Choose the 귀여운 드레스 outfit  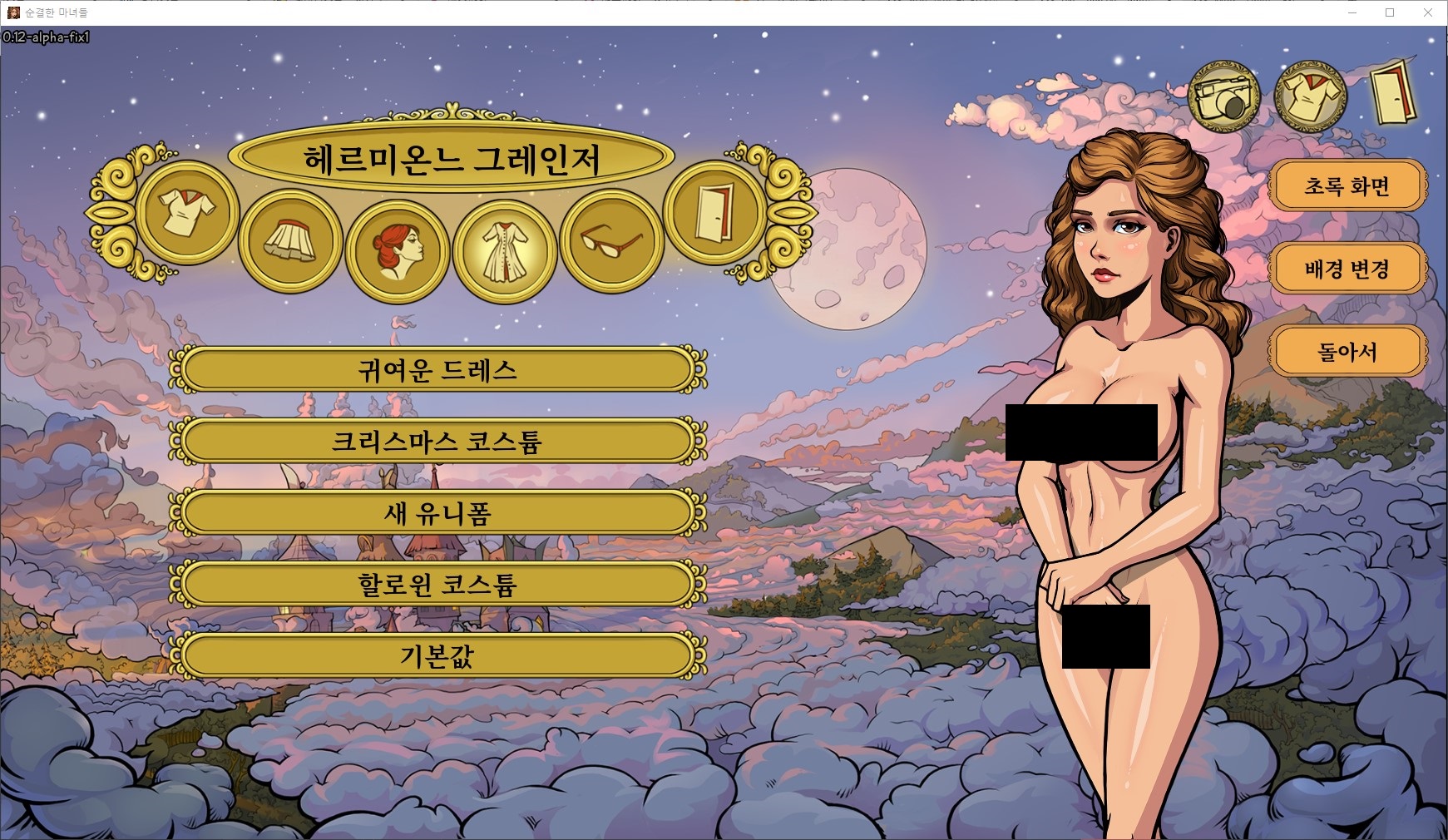pyautogui.click(x=437, y=370)
